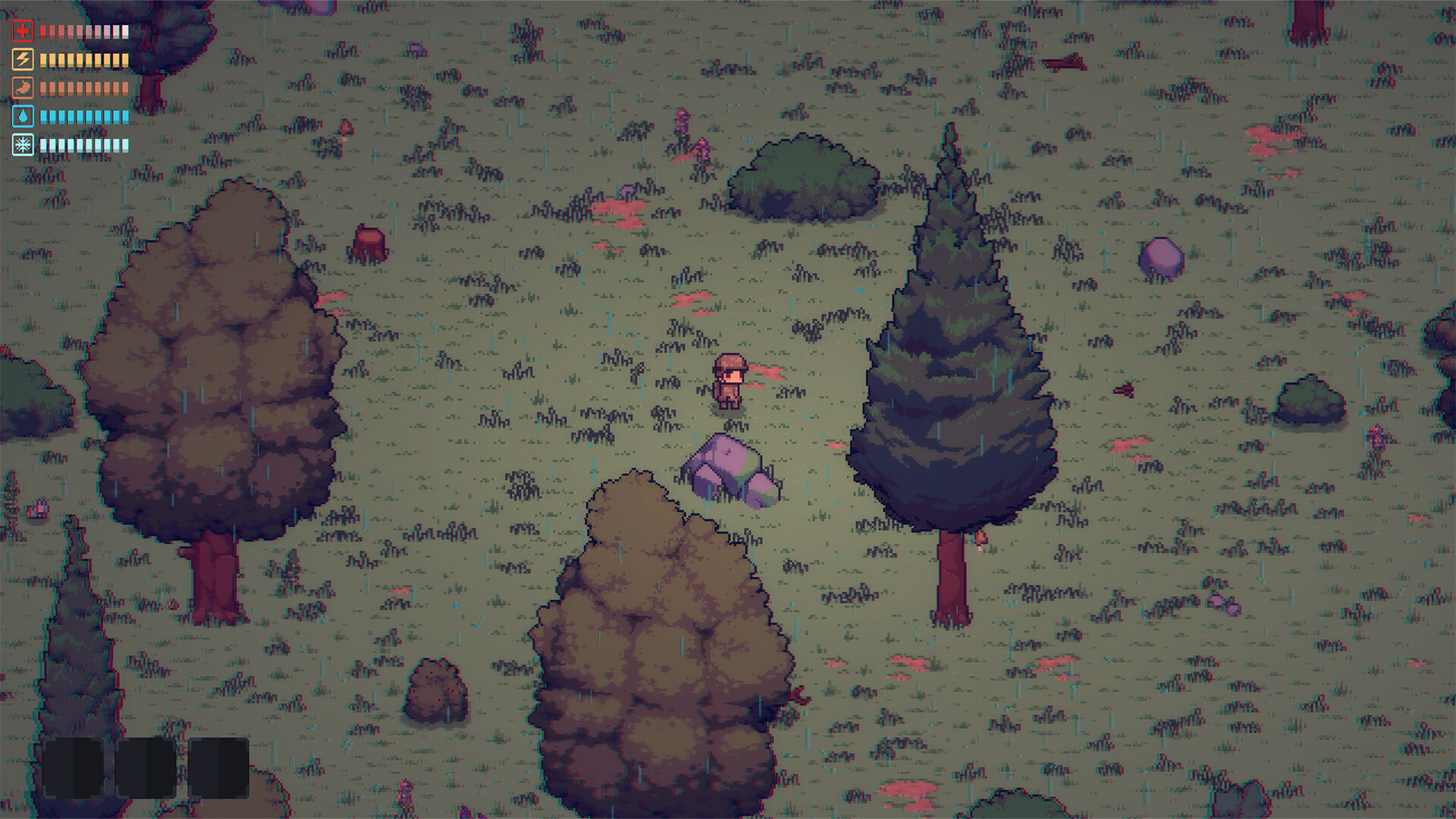Select the yellow lightning energy icon
This screenshot has width=1456, height=819.
[24, 58]
